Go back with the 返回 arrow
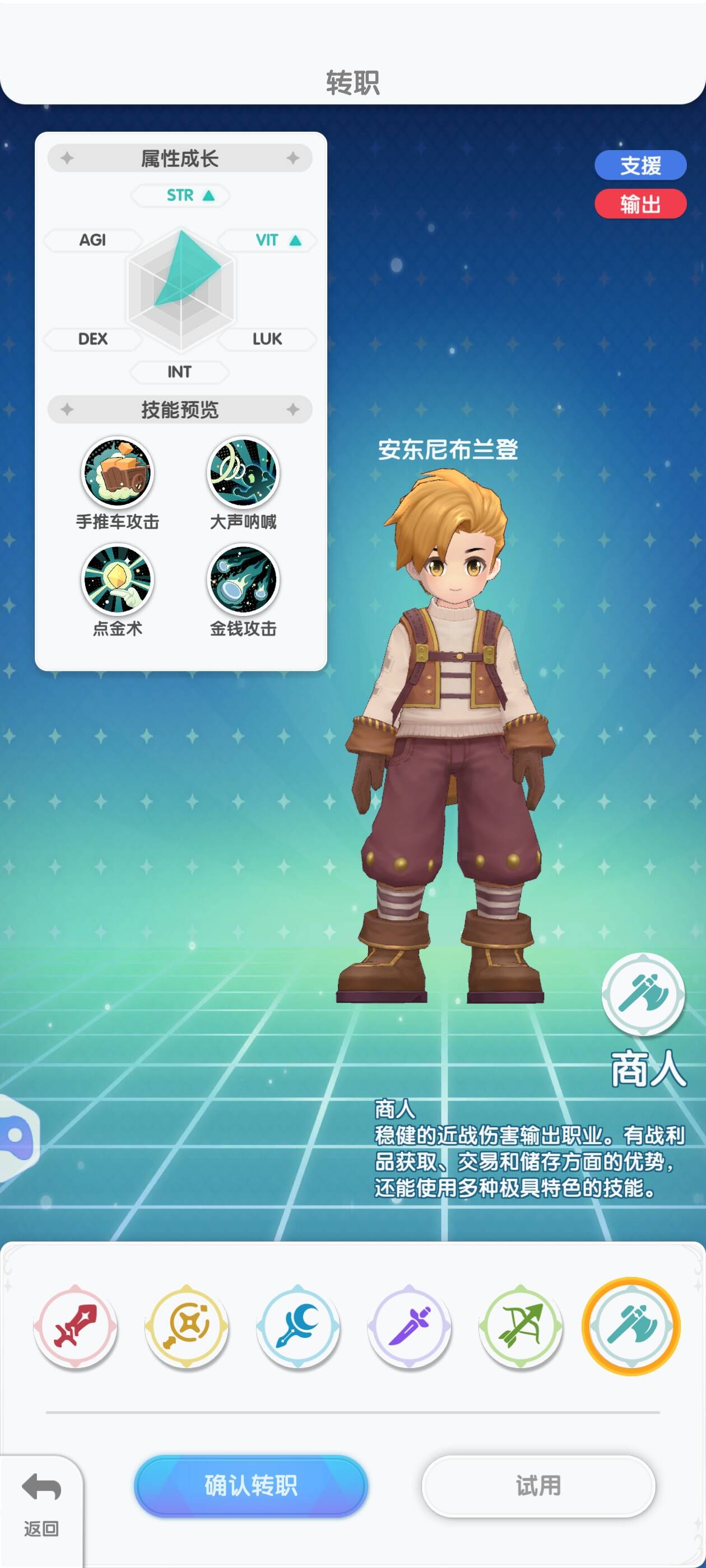Image resolution: width=706 pixels, height=1568 pixels. [41, 1500]
